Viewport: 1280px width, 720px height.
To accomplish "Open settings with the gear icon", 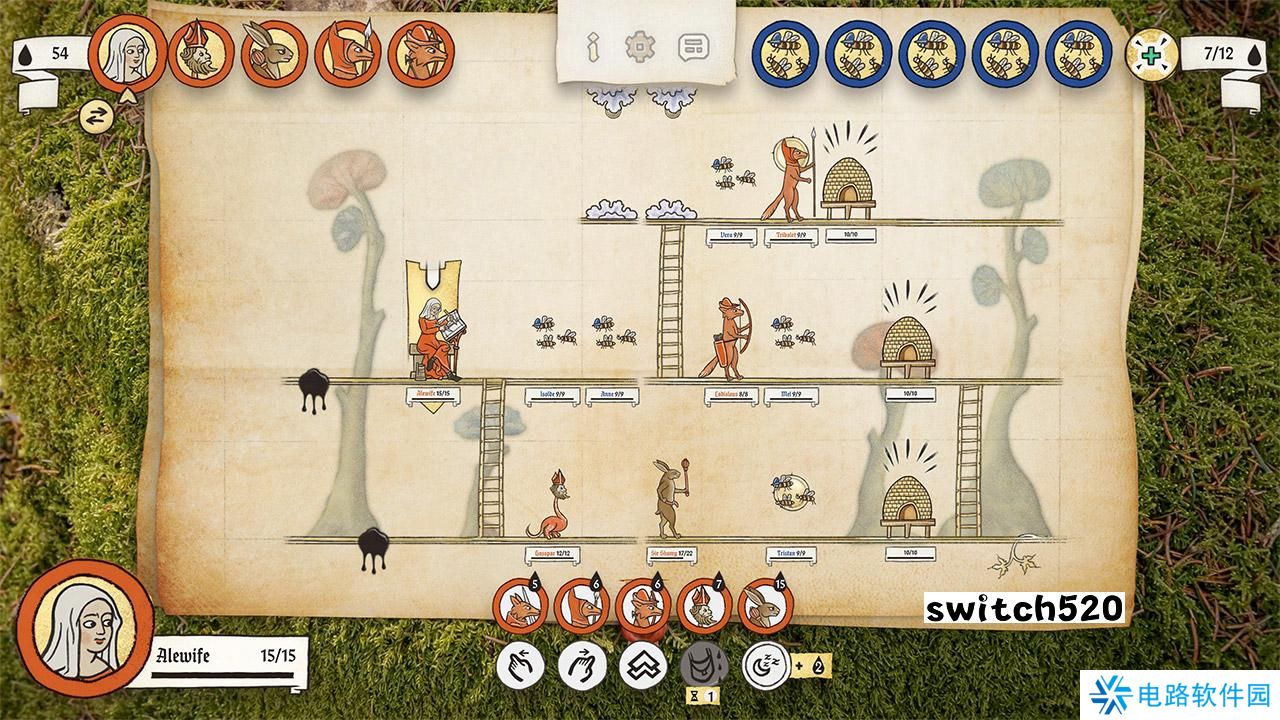I will click(638, 46).
